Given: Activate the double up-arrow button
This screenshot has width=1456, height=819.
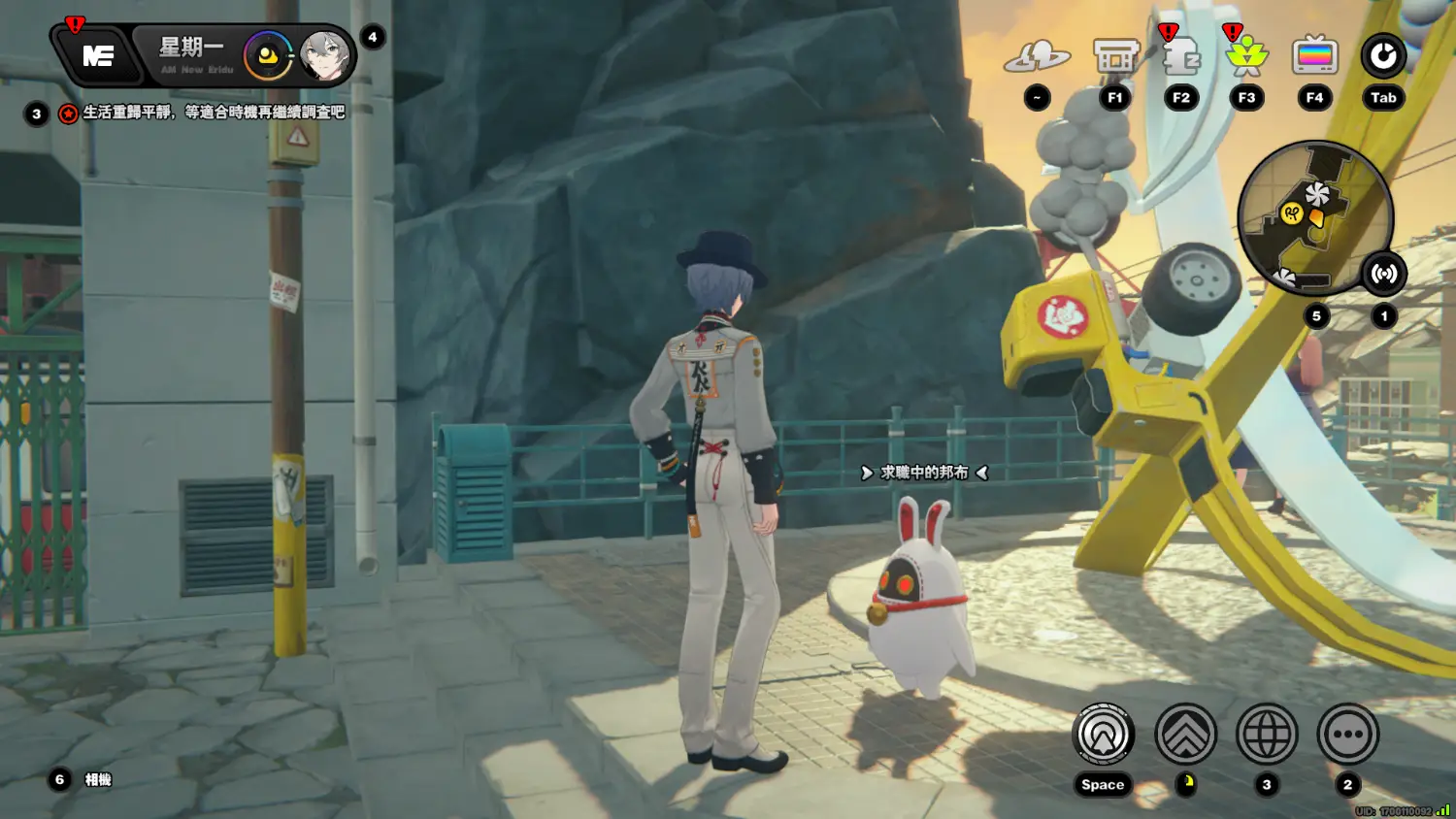Looking at the screenshot, I should [x=1185, y=736].
